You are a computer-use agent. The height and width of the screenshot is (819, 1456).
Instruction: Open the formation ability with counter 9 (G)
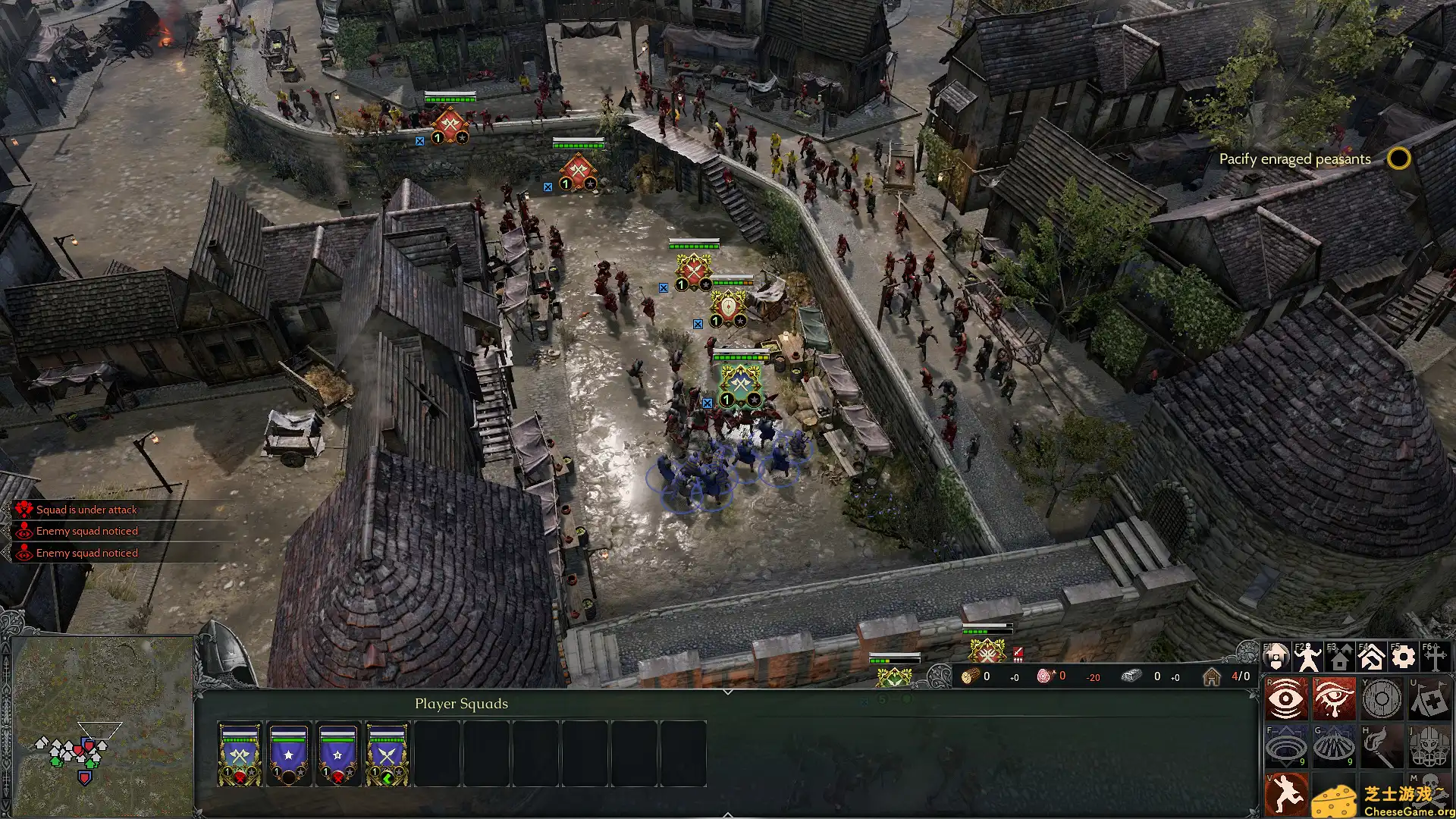[x=1333, y=745]
